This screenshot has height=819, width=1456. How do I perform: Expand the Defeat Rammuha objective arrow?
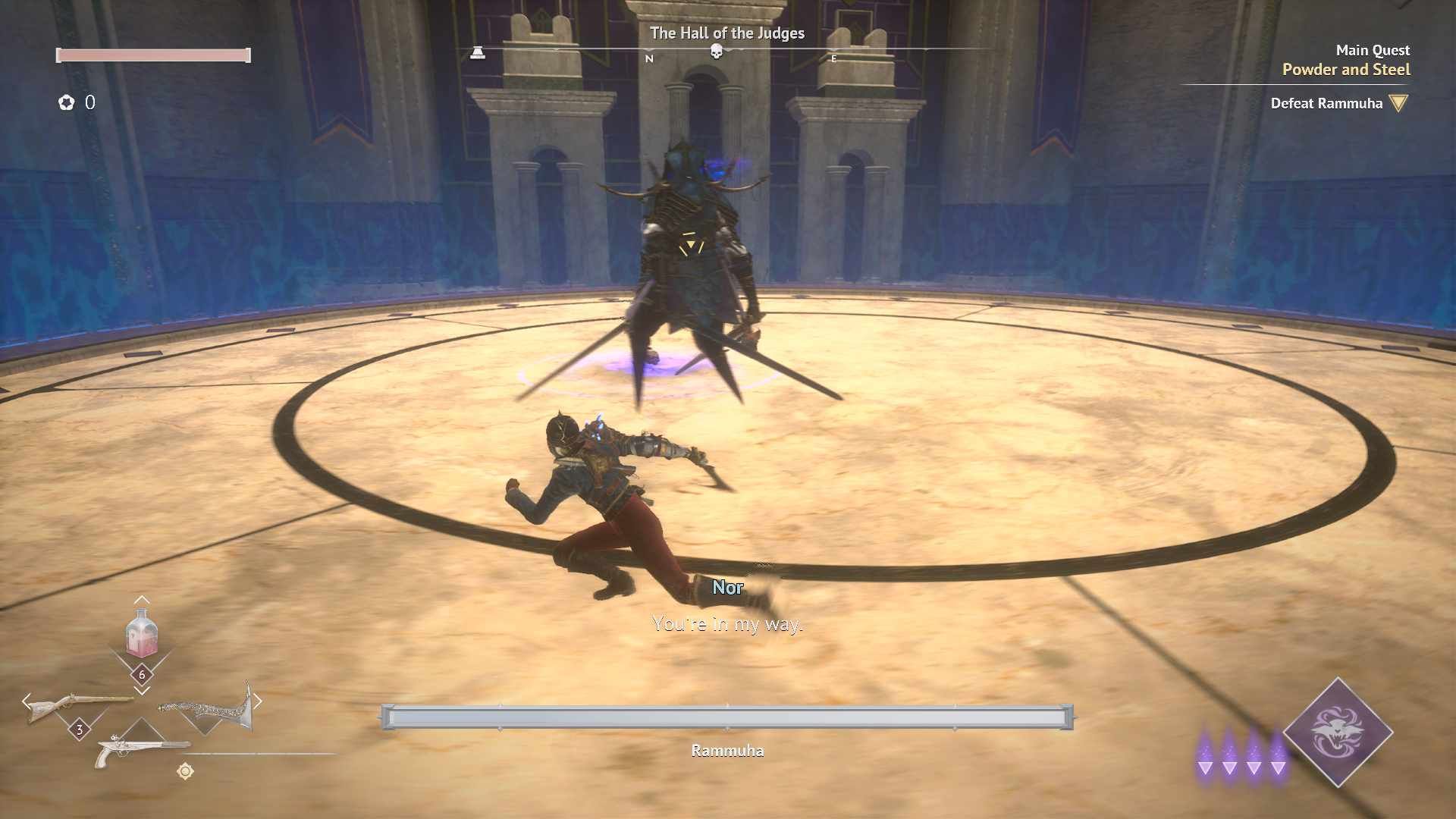(x=1399, y=104)
